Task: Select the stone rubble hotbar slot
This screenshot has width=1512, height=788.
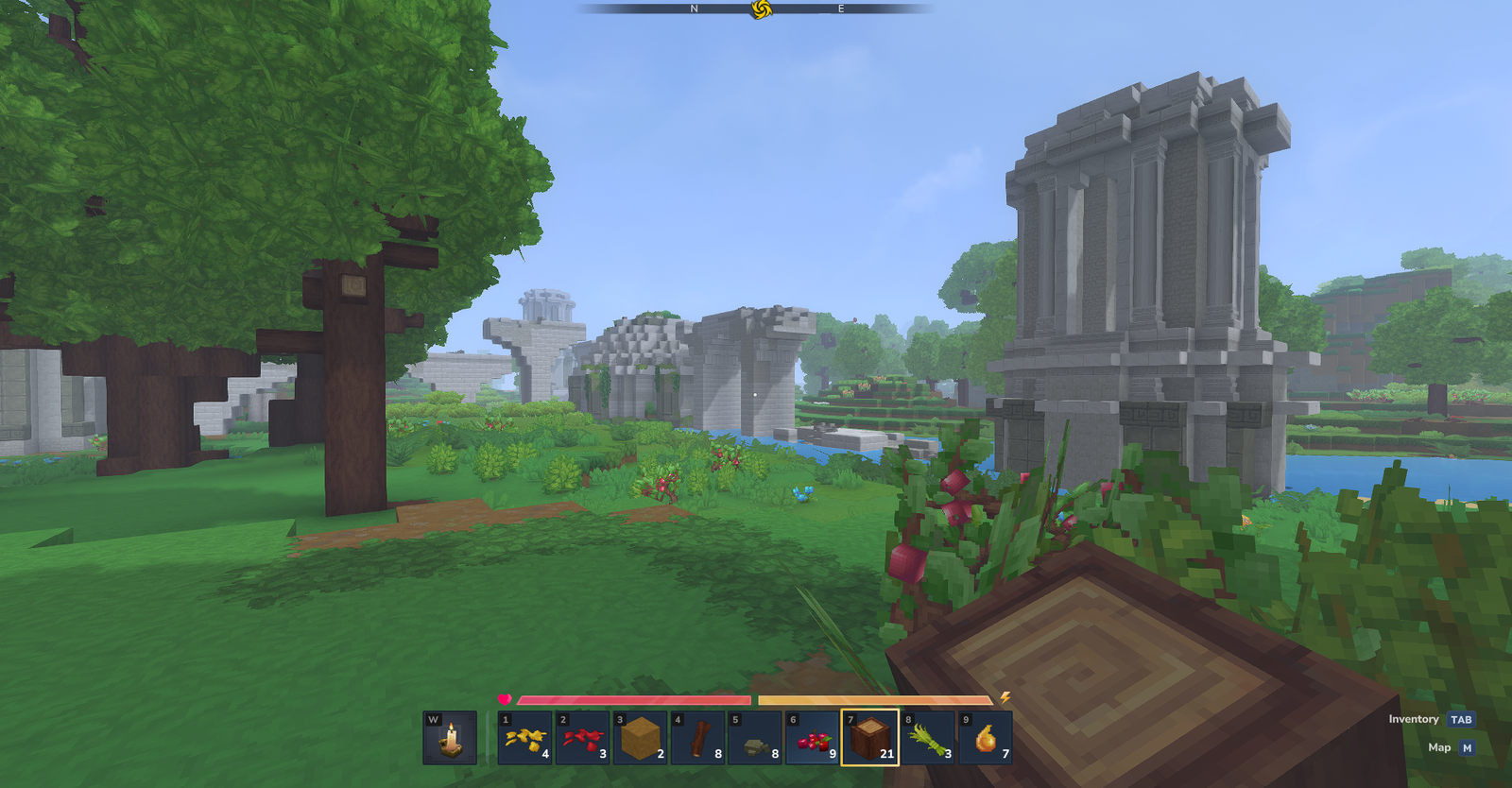Action: tap(755, 738)
